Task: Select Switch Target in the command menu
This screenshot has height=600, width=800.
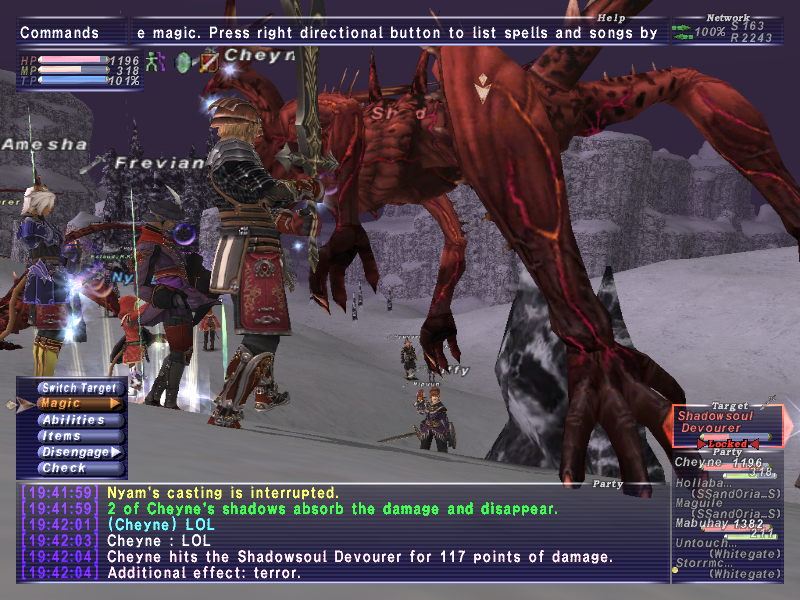Action: point(80,388)
